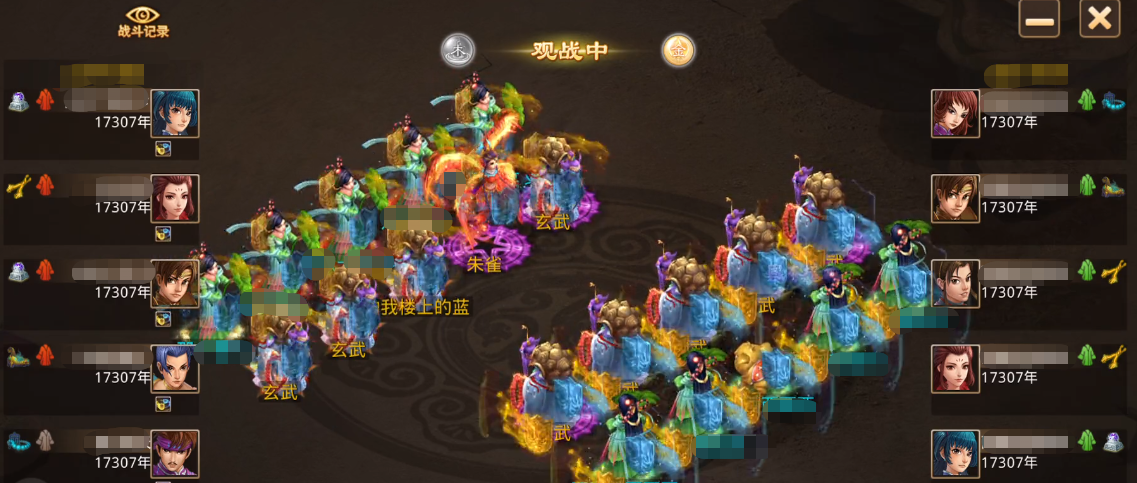The image size is (1137, 483).
Task: Select the blue spiky-haired man portrait
Action: (x=175, y=368)
